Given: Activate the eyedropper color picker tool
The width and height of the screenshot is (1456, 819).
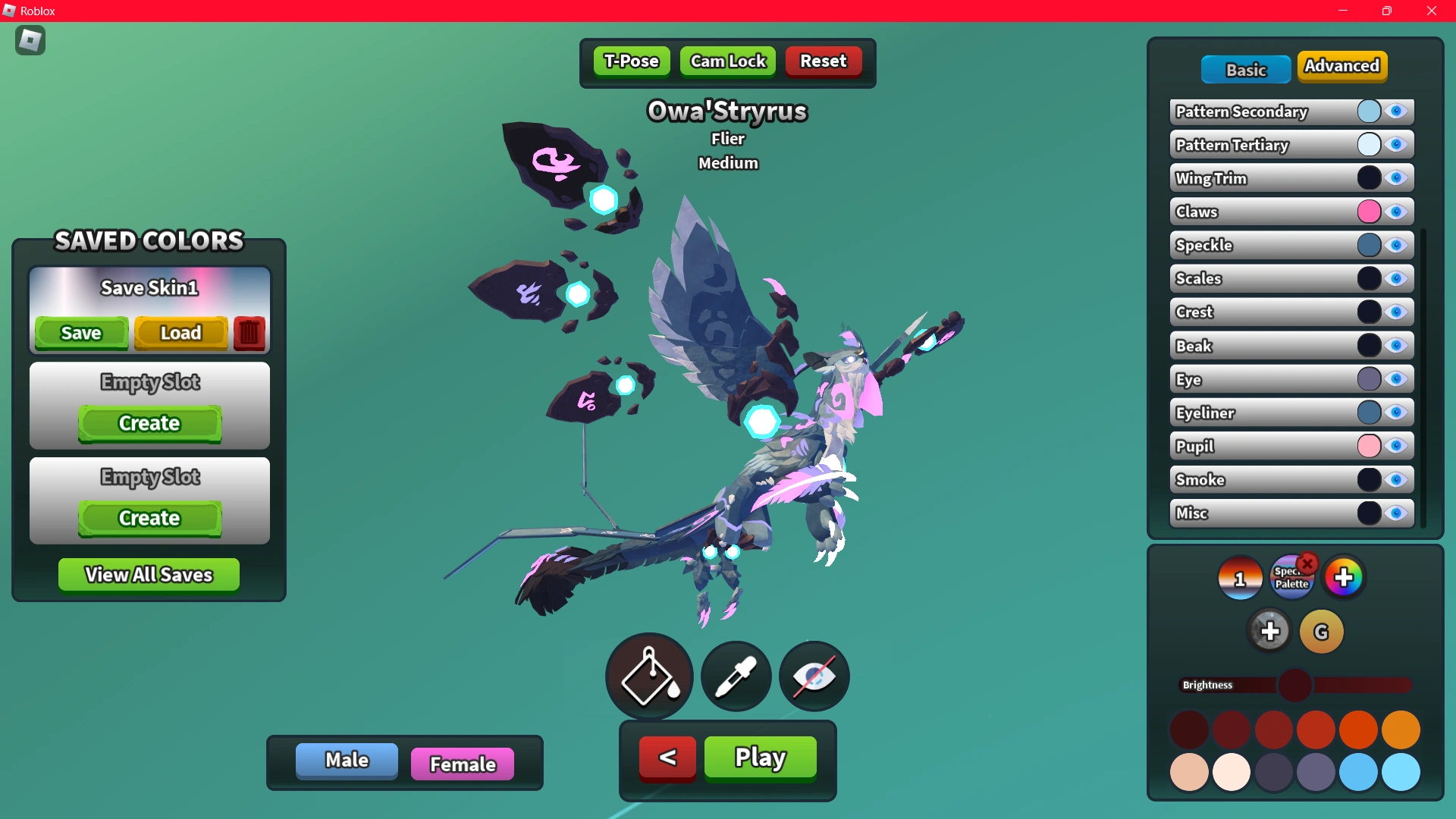Looking at the screenshot, I should 735,676.
